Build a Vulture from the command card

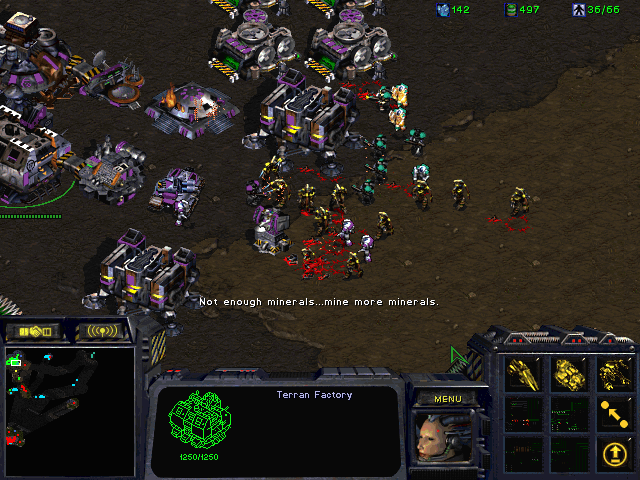point(524,373)
